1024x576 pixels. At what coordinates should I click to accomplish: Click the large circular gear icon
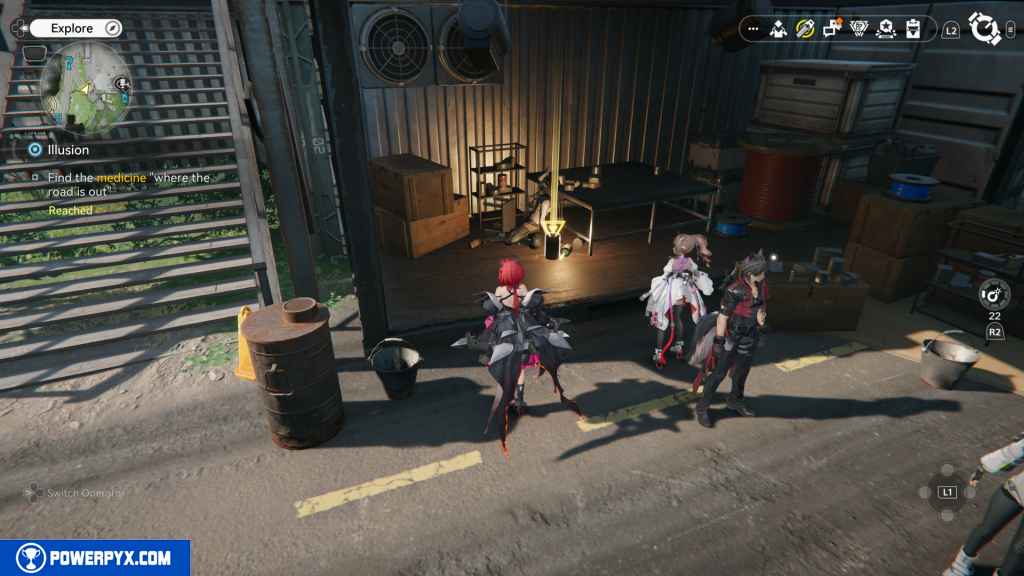(986, 29)
